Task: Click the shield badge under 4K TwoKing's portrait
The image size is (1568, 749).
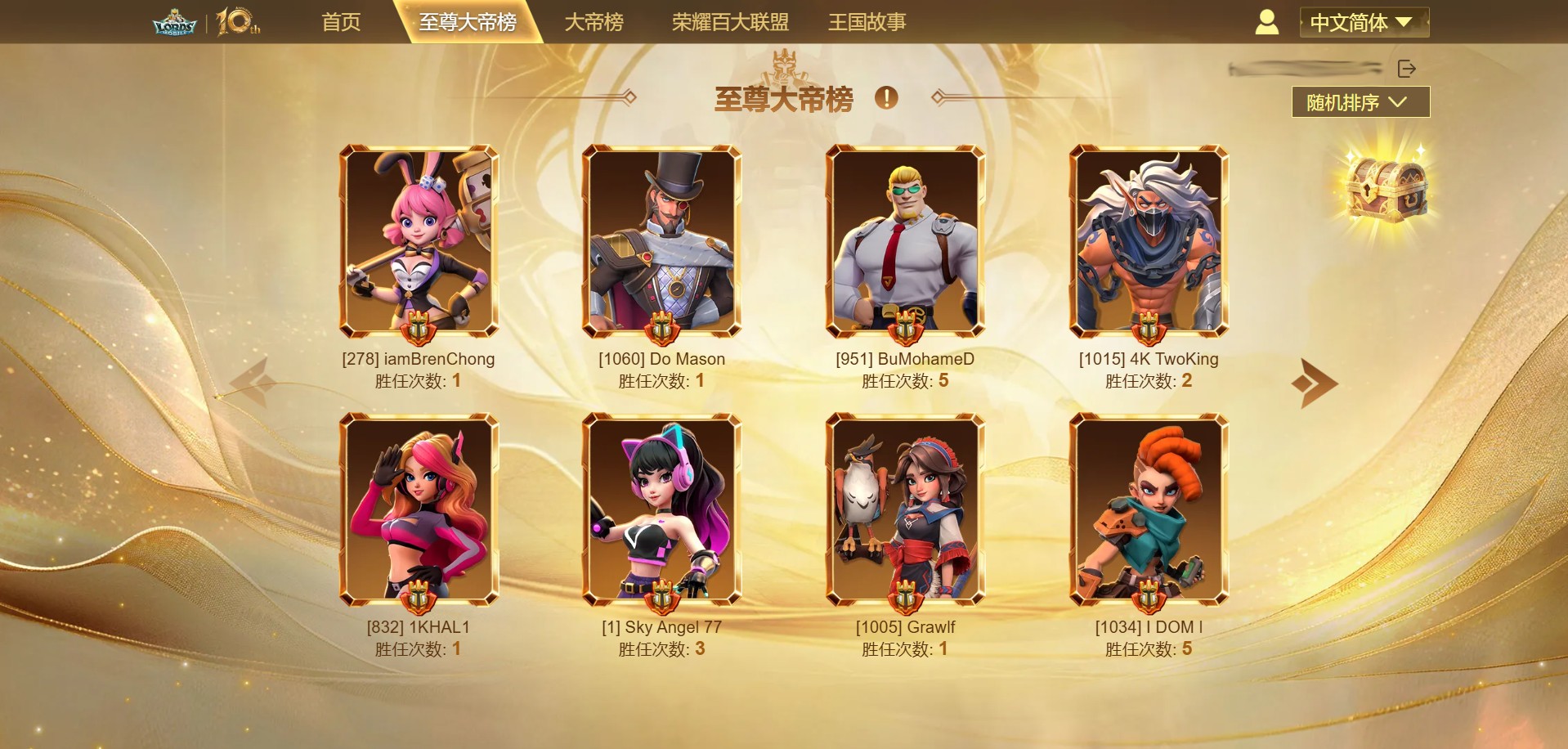Action: pyautogui.click(x=1149, y=330)
